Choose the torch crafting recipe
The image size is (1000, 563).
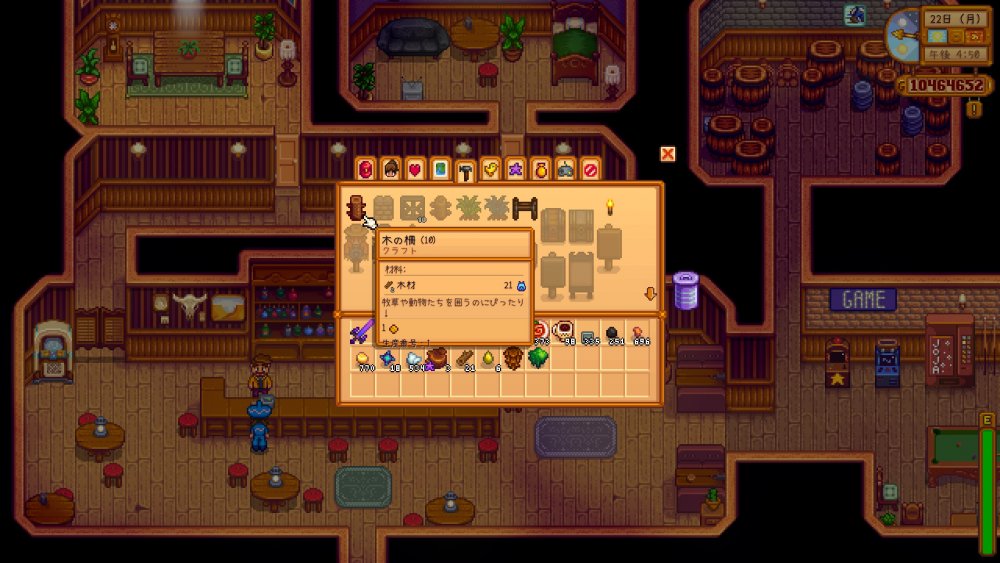(609, 208)
